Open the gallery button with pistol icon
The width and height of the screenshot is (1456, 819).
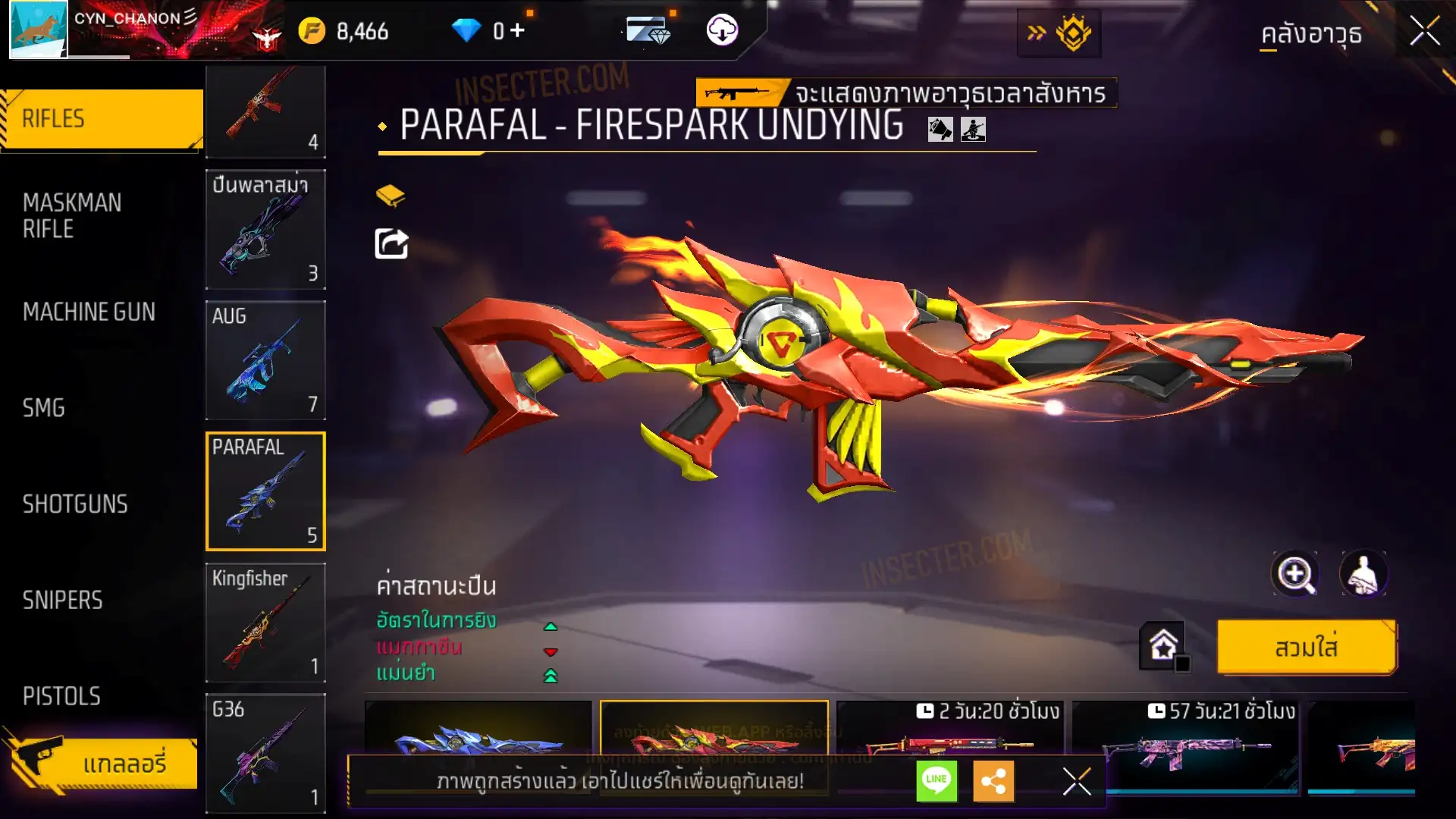point(102,762)
